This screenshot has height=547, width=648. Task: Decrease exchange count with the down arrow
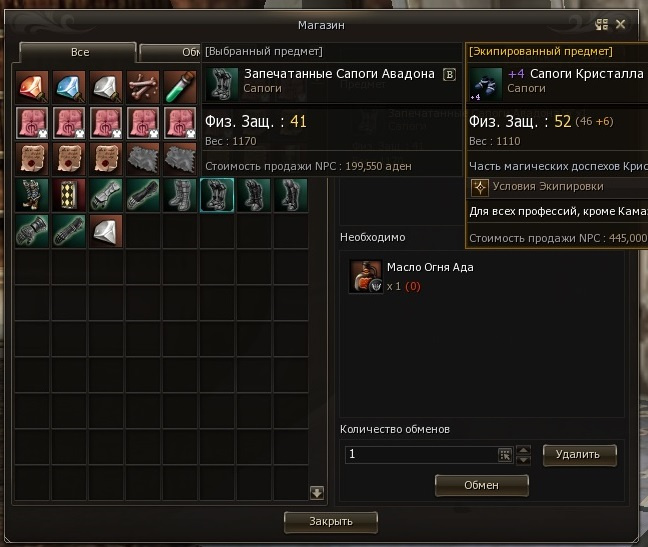tap(523, 460)
